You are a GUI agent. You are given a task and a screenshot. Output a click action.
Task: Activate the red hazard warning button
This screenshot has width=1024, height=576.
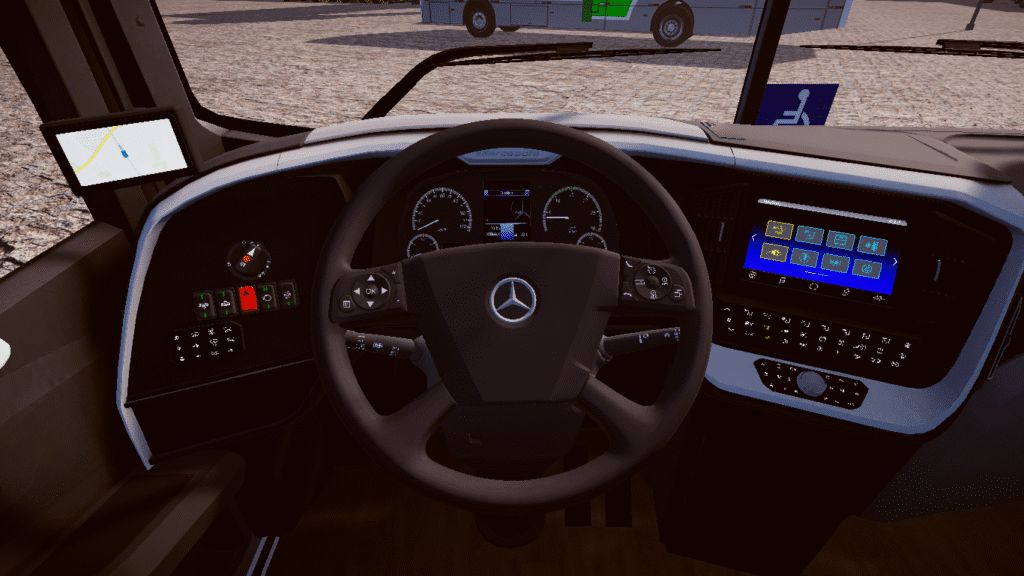point(248,297)
